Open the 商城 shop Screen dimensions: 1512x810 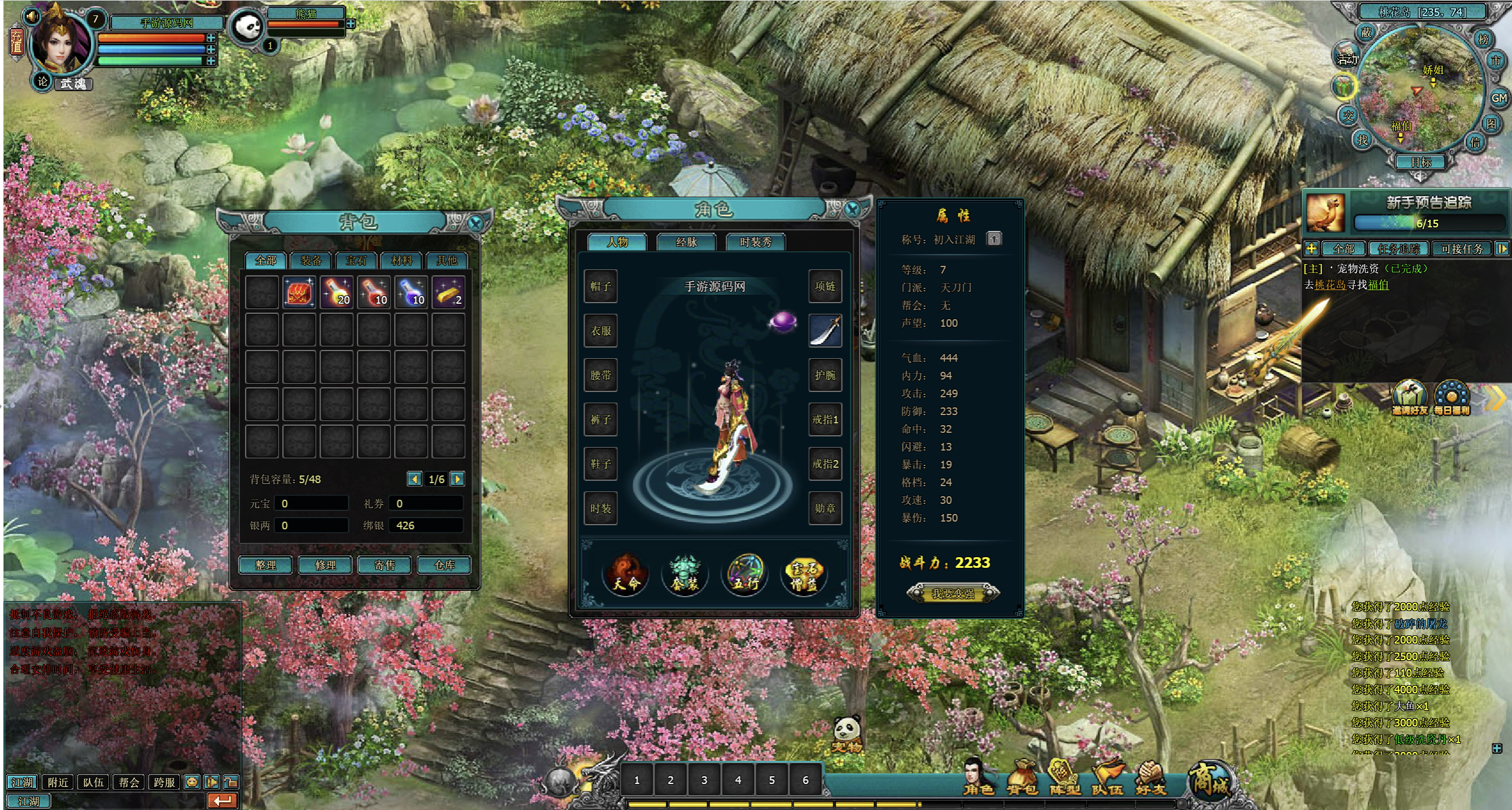pyautogui.click(x=1210, y=780)
